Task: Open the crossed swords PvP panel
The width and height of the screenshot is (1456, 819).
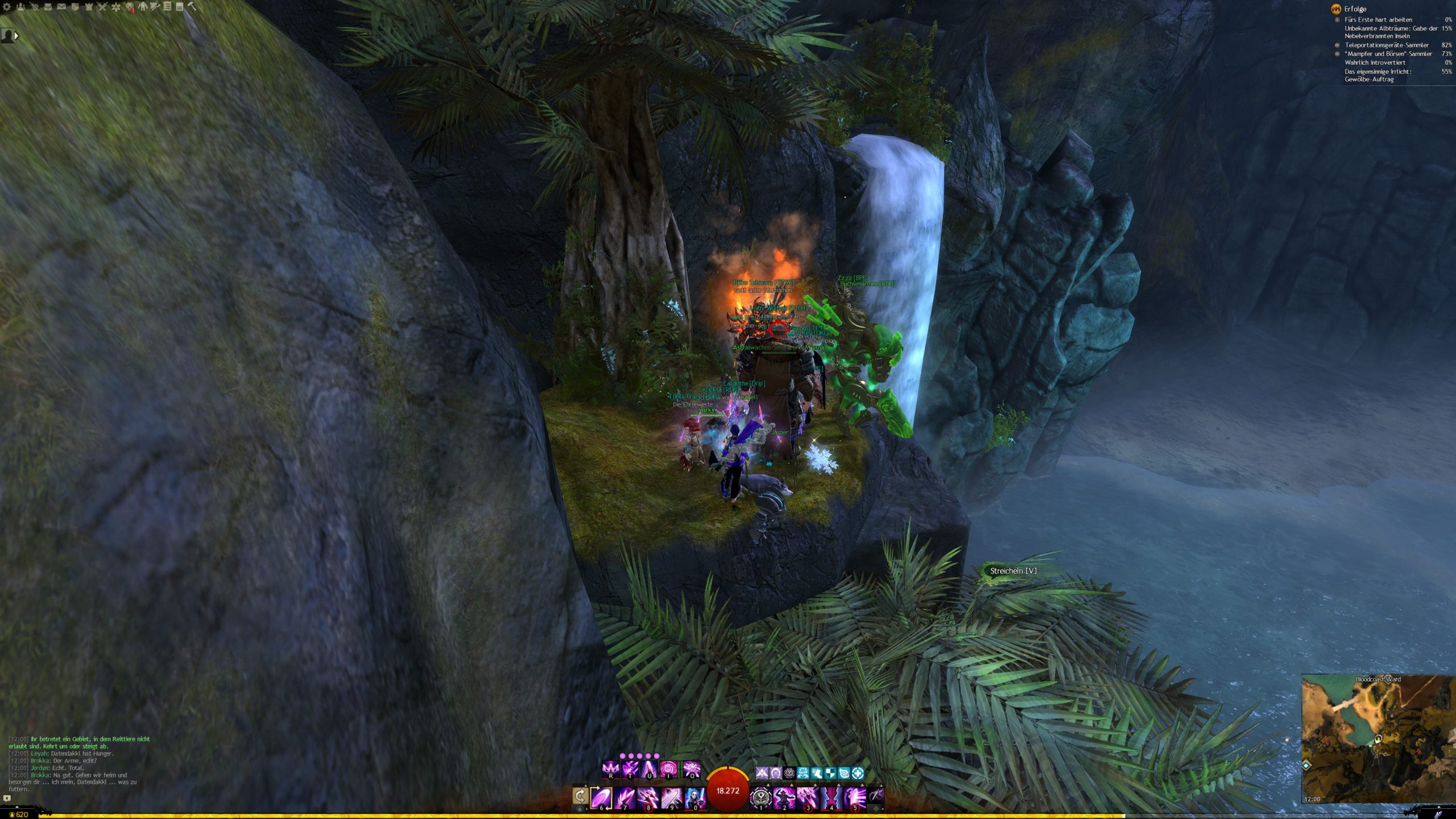Action: pos(102,7)
